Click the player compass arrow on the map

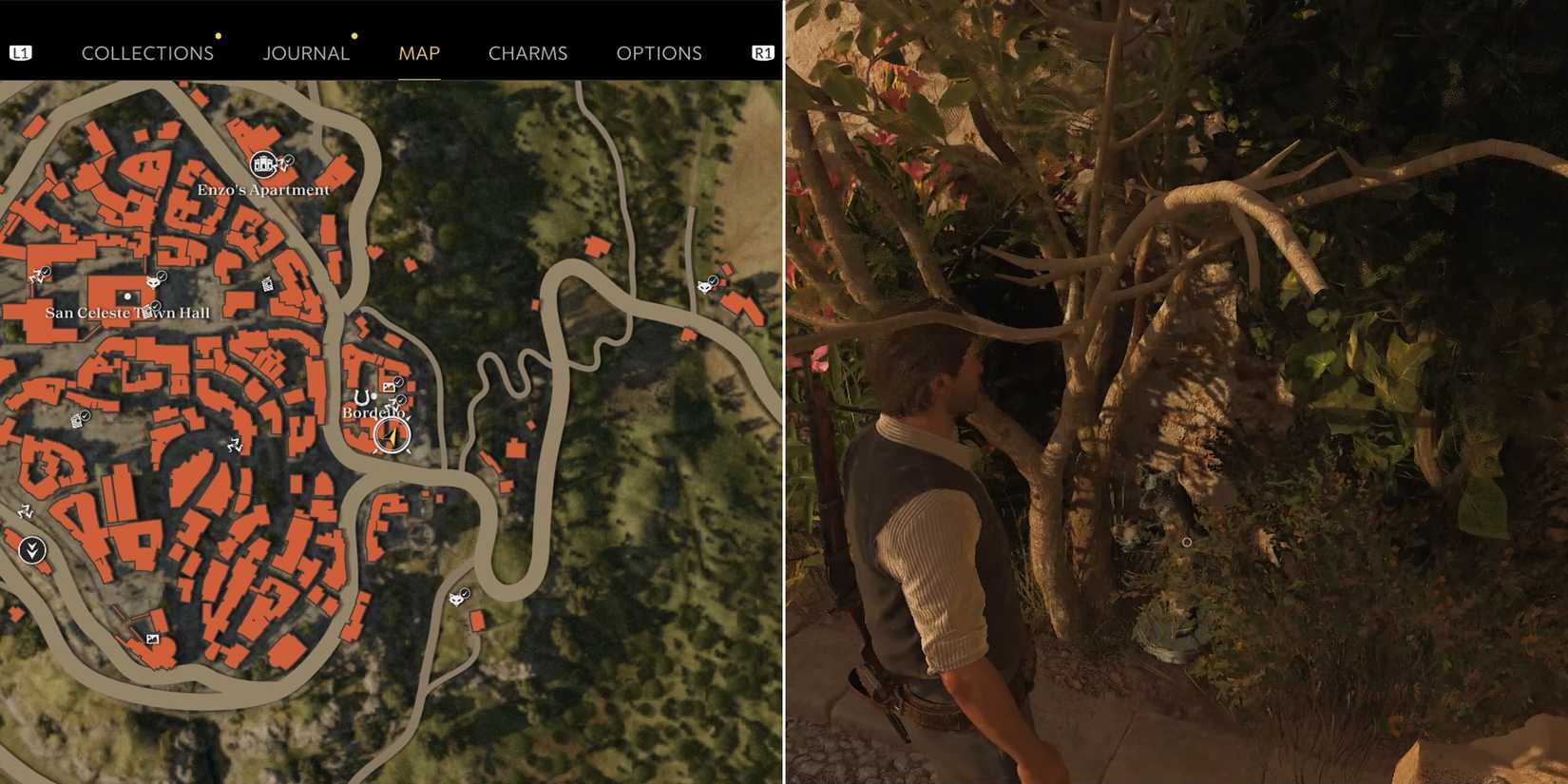[x=392, y=435]
